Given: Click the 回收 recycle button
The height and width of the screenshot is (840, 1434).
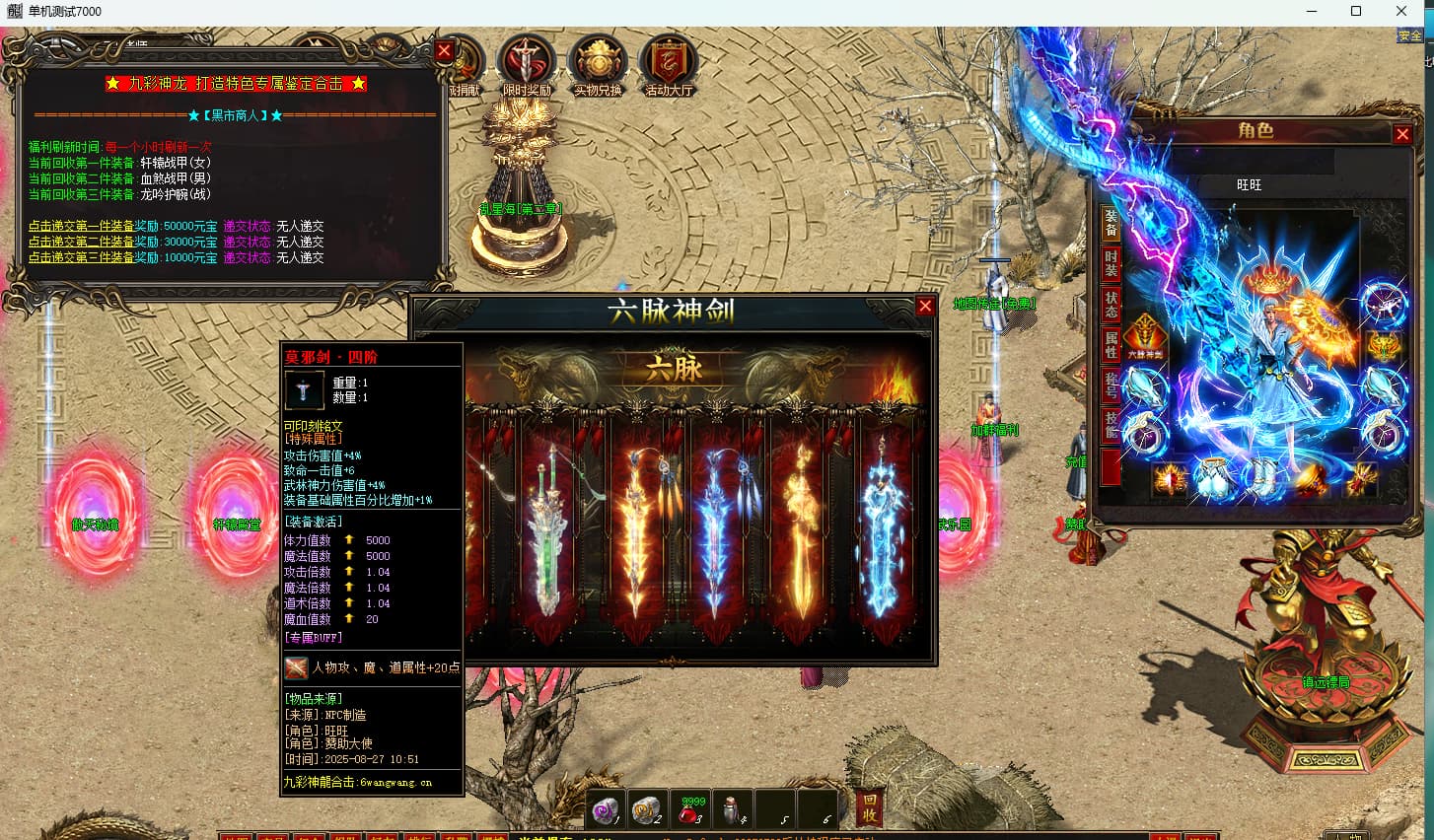Looking at the screenshot, I should [x=869, y=807].
